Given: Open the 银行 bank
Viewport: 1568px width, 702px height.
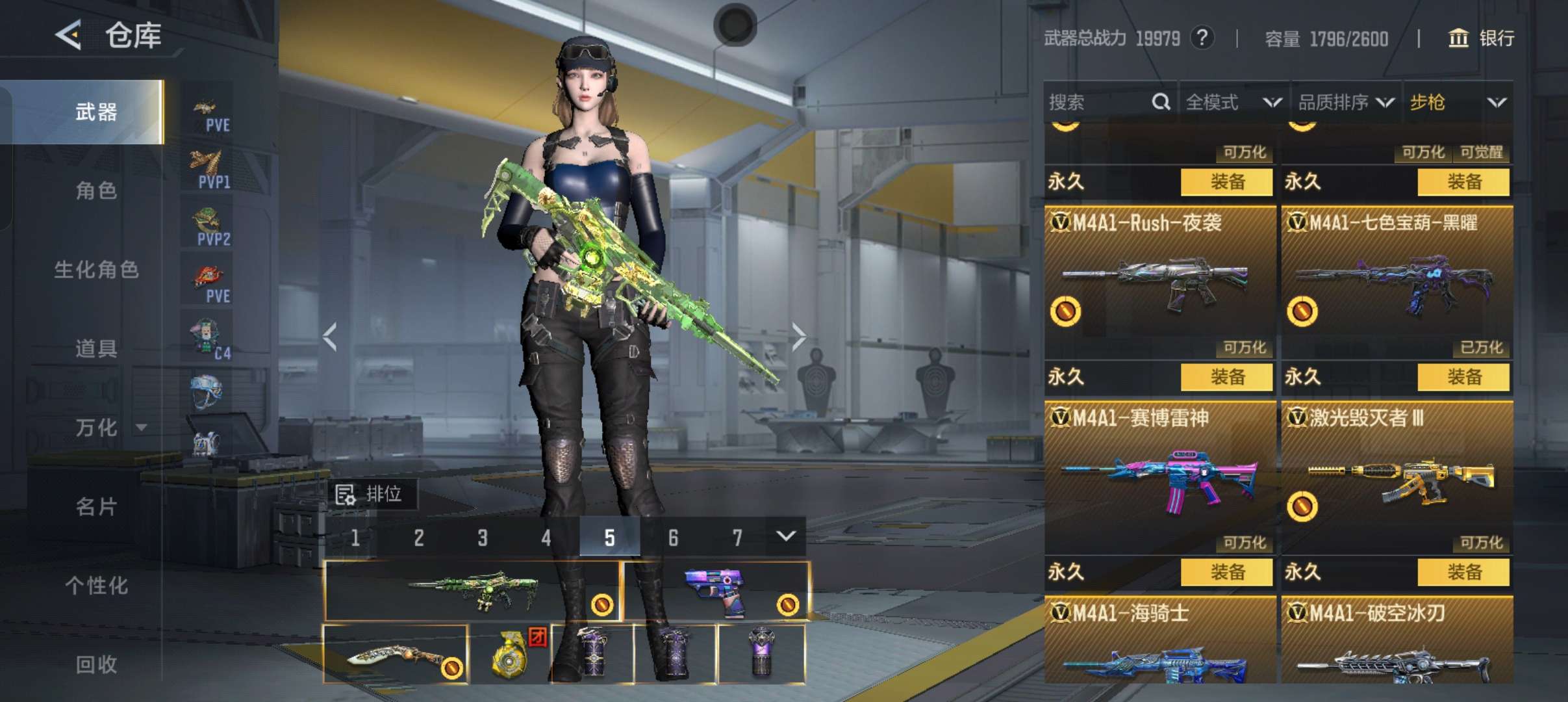Looking at the screenshot, I should point(1482,38).
